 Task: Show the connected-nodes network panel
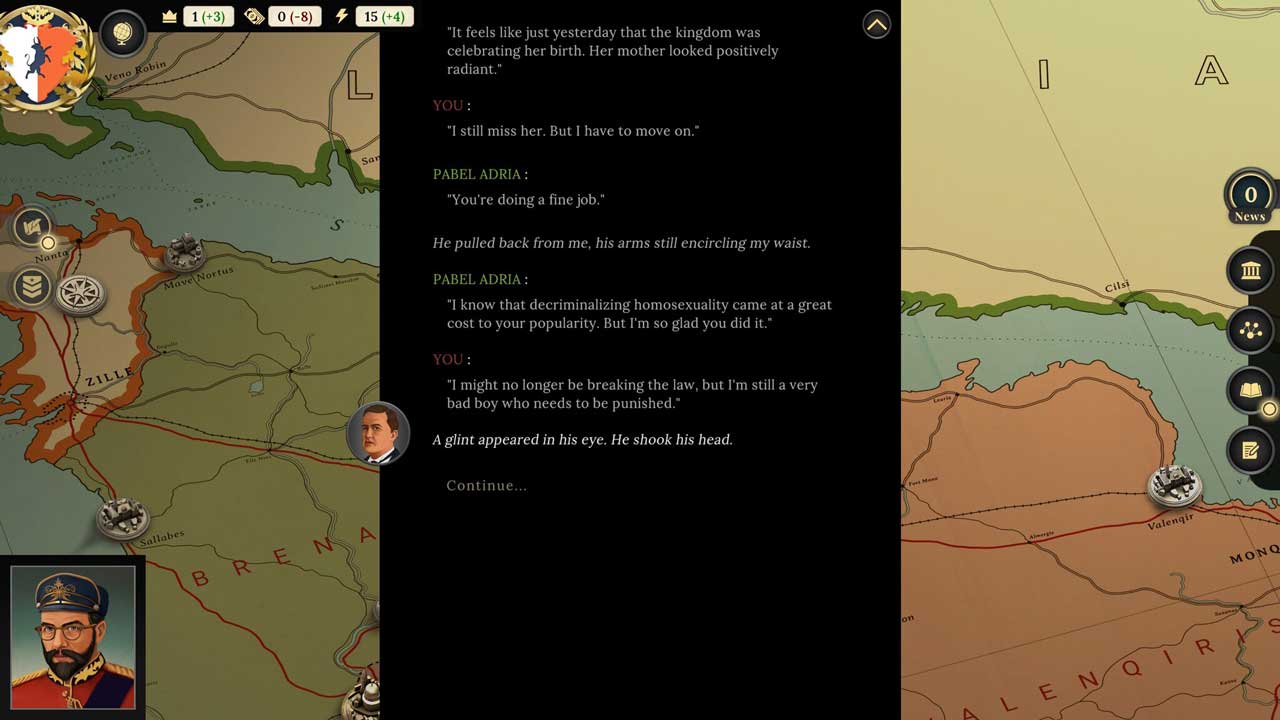click(1250, 331)
